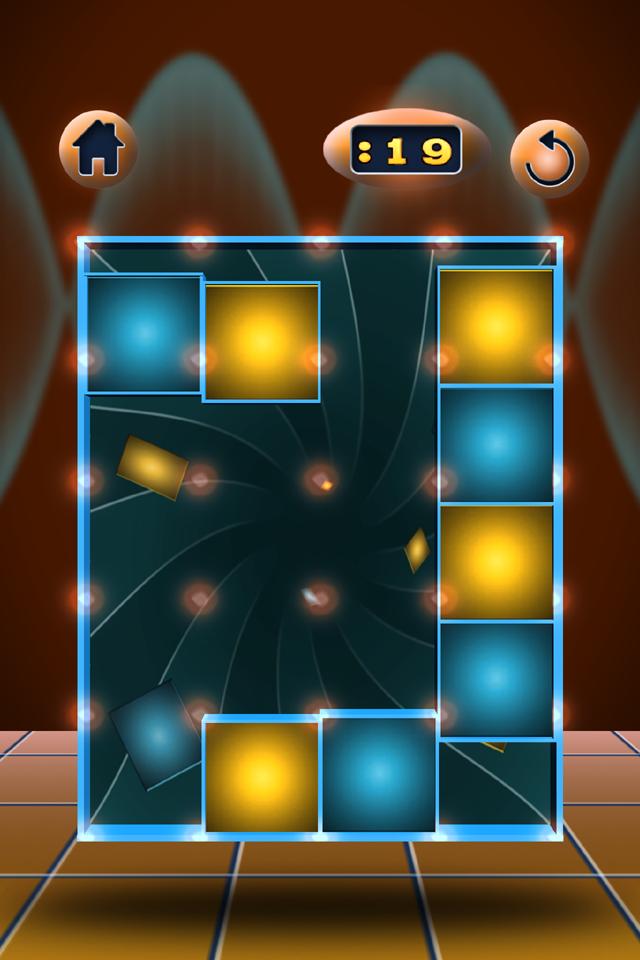The image size is (640, 960).
Task: Restart the level with the circular arrow
Action: (x=549, y=159)
